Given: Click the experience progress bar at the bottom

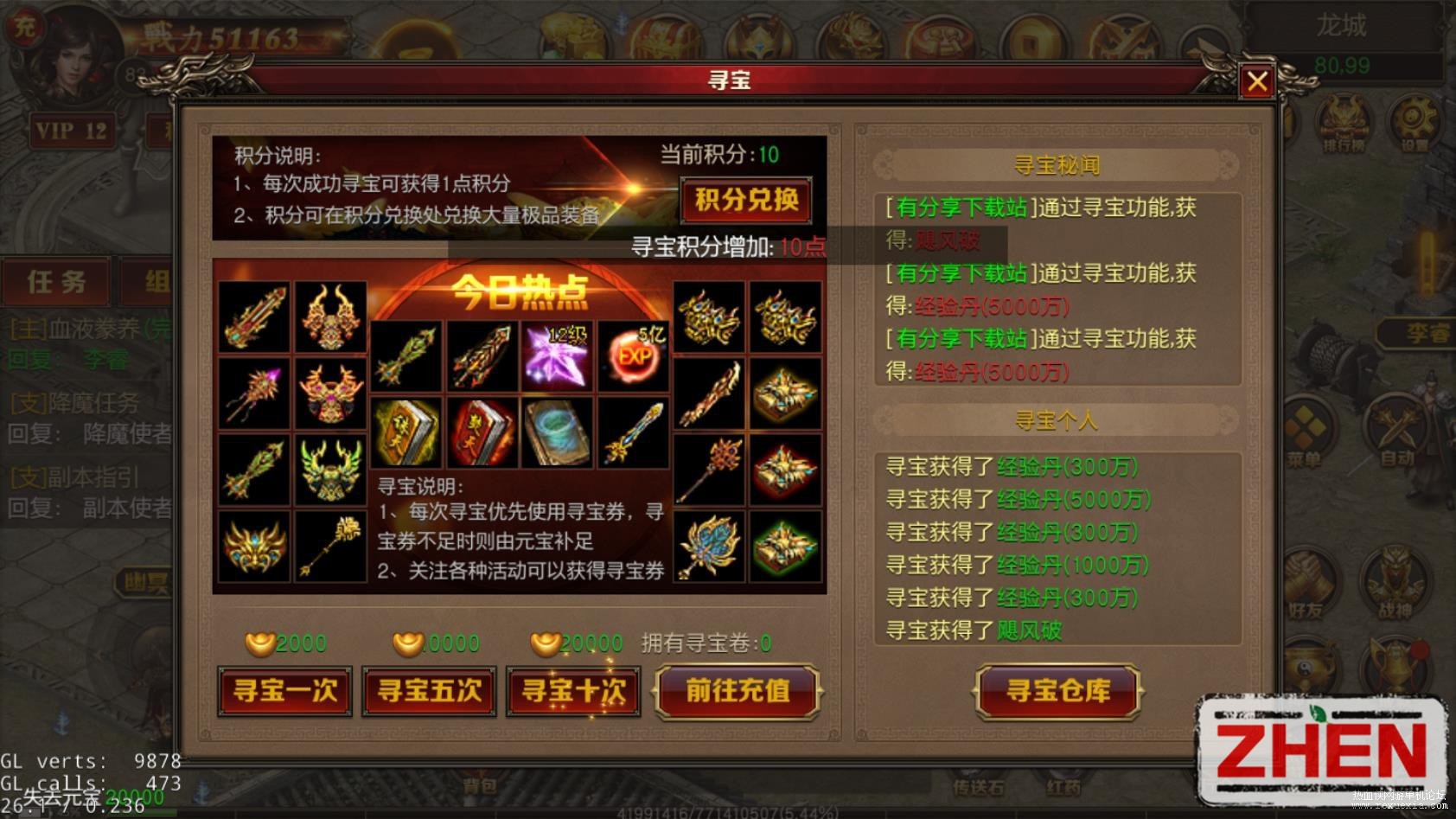Looking at the screenshot, I should pyautogui.click(x=726, y=809).
